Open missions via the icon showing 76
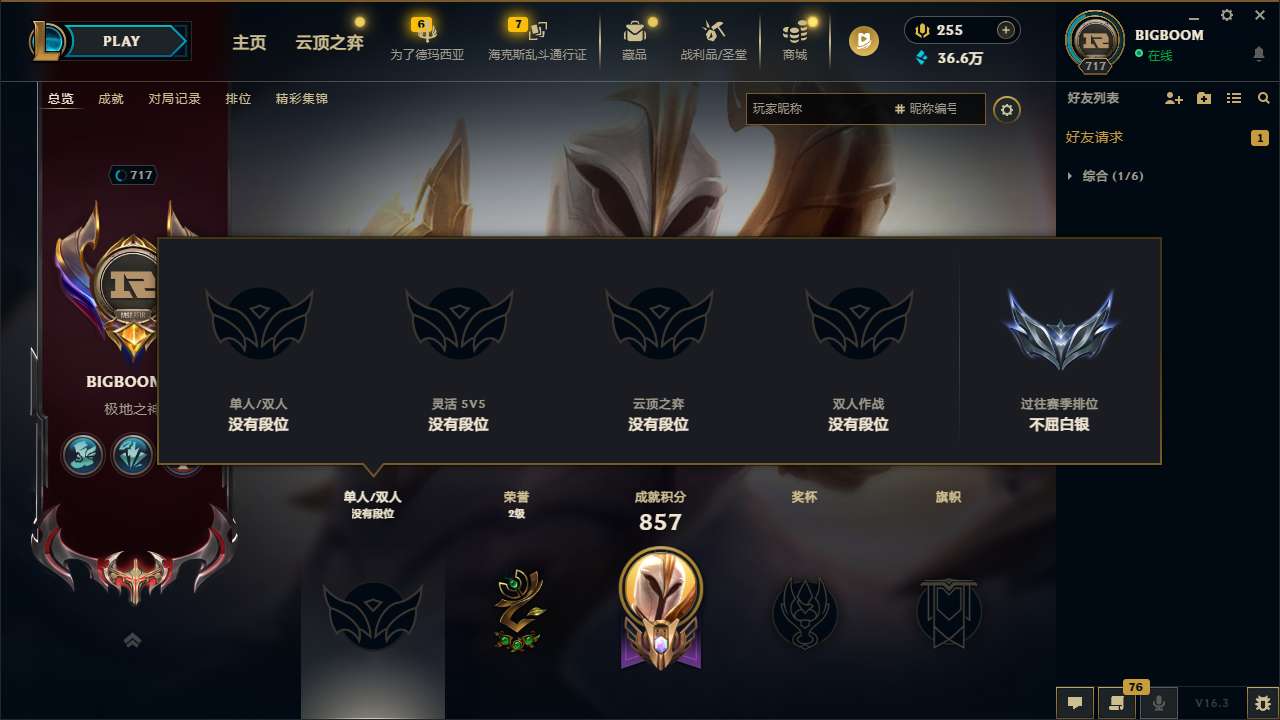This screenshot has width=1280, height=720. tap(1116, 703)
